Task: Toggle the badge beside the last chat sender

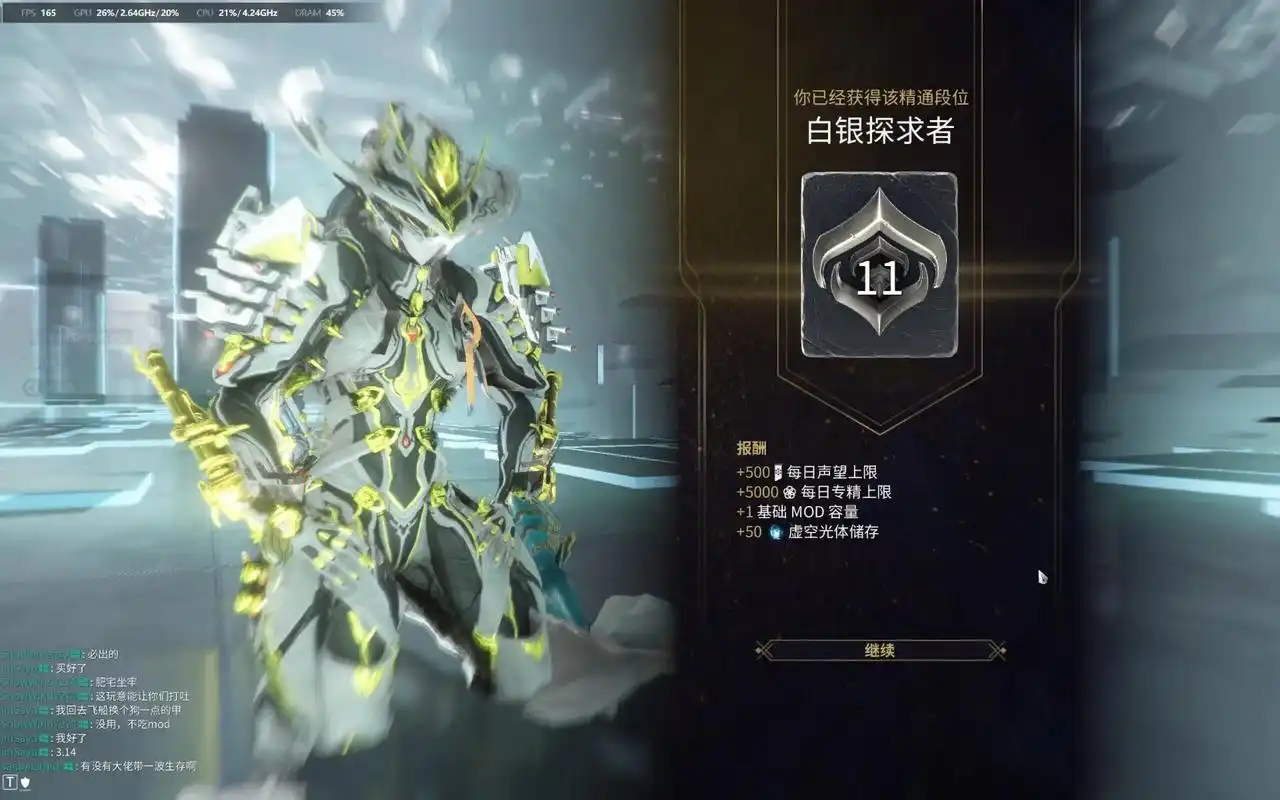Action: (x=68, y=766)
